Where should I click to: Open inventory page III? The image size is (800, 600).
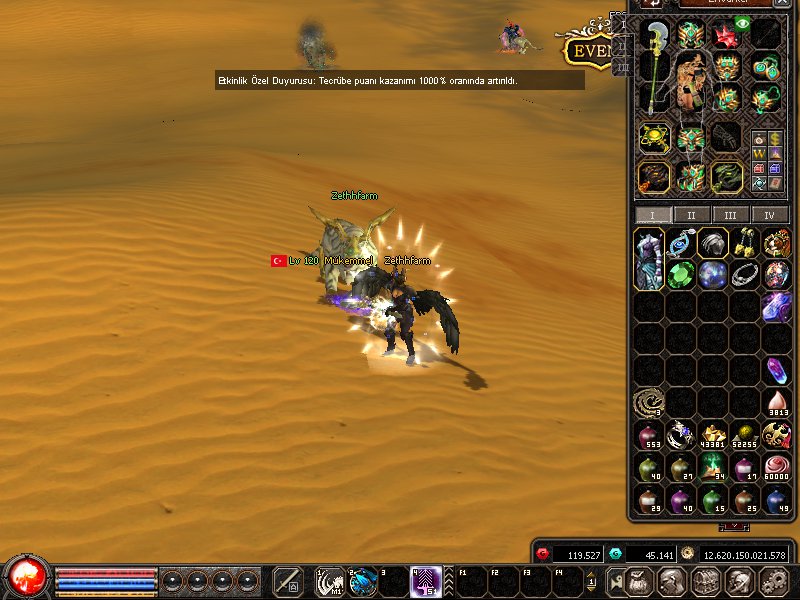[x=731, y=215]
